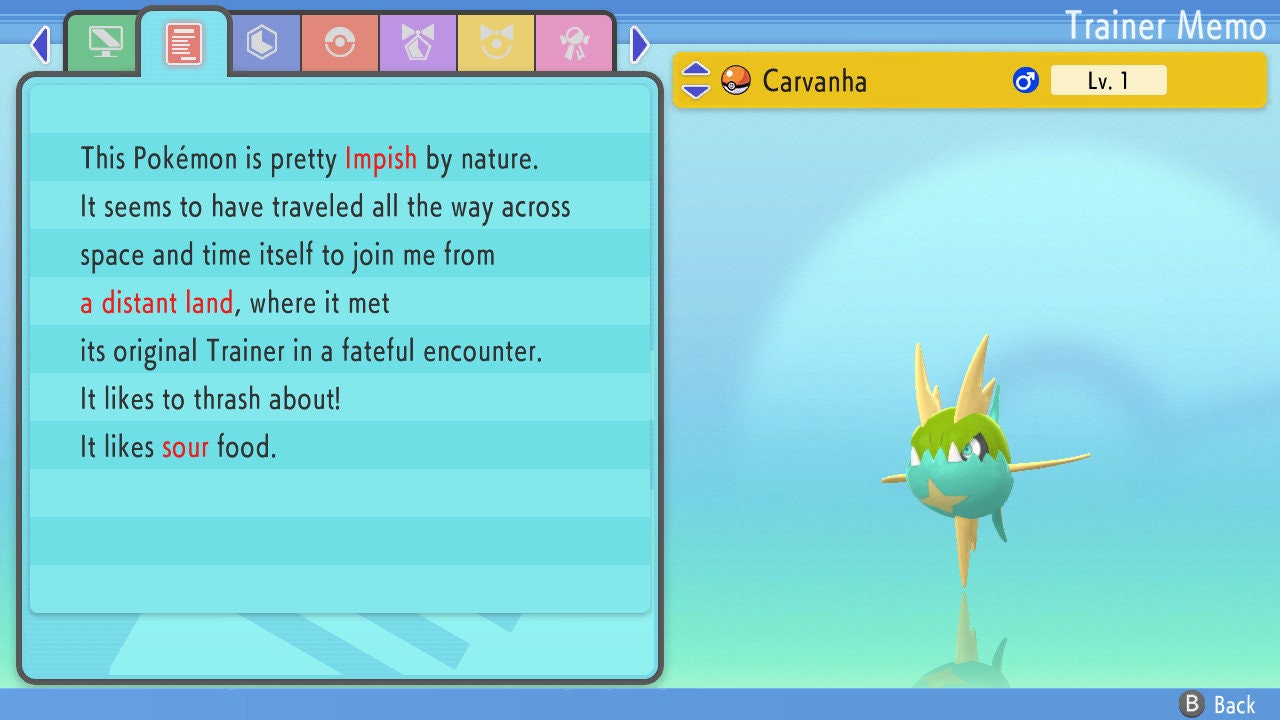
Task: Click the right arrow beside the tabs
Action: tap(640, 44)
